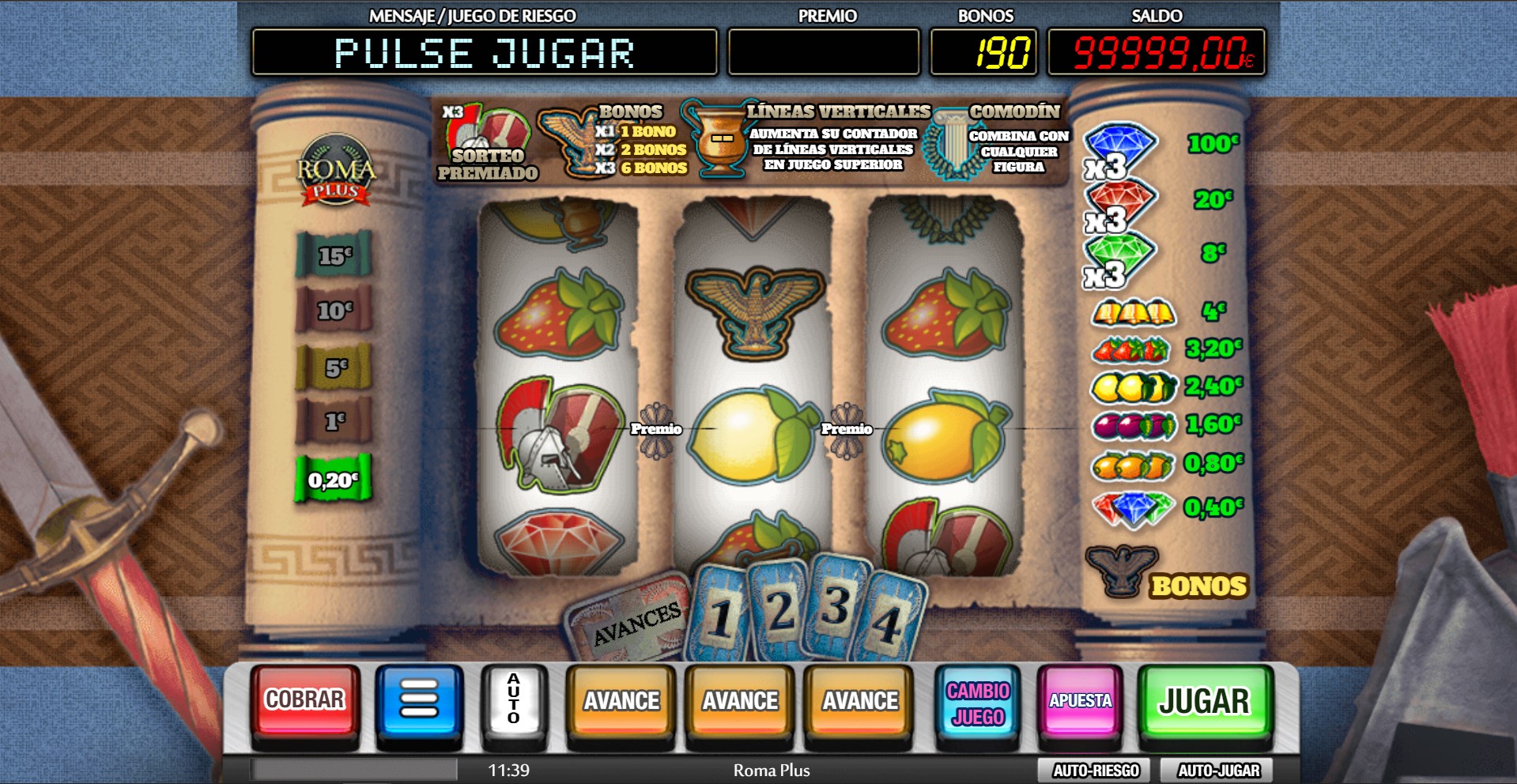The height and width of the screenshot is (784, 1517).
Task: Click the first AVANCE button
Action: point(621,699)
